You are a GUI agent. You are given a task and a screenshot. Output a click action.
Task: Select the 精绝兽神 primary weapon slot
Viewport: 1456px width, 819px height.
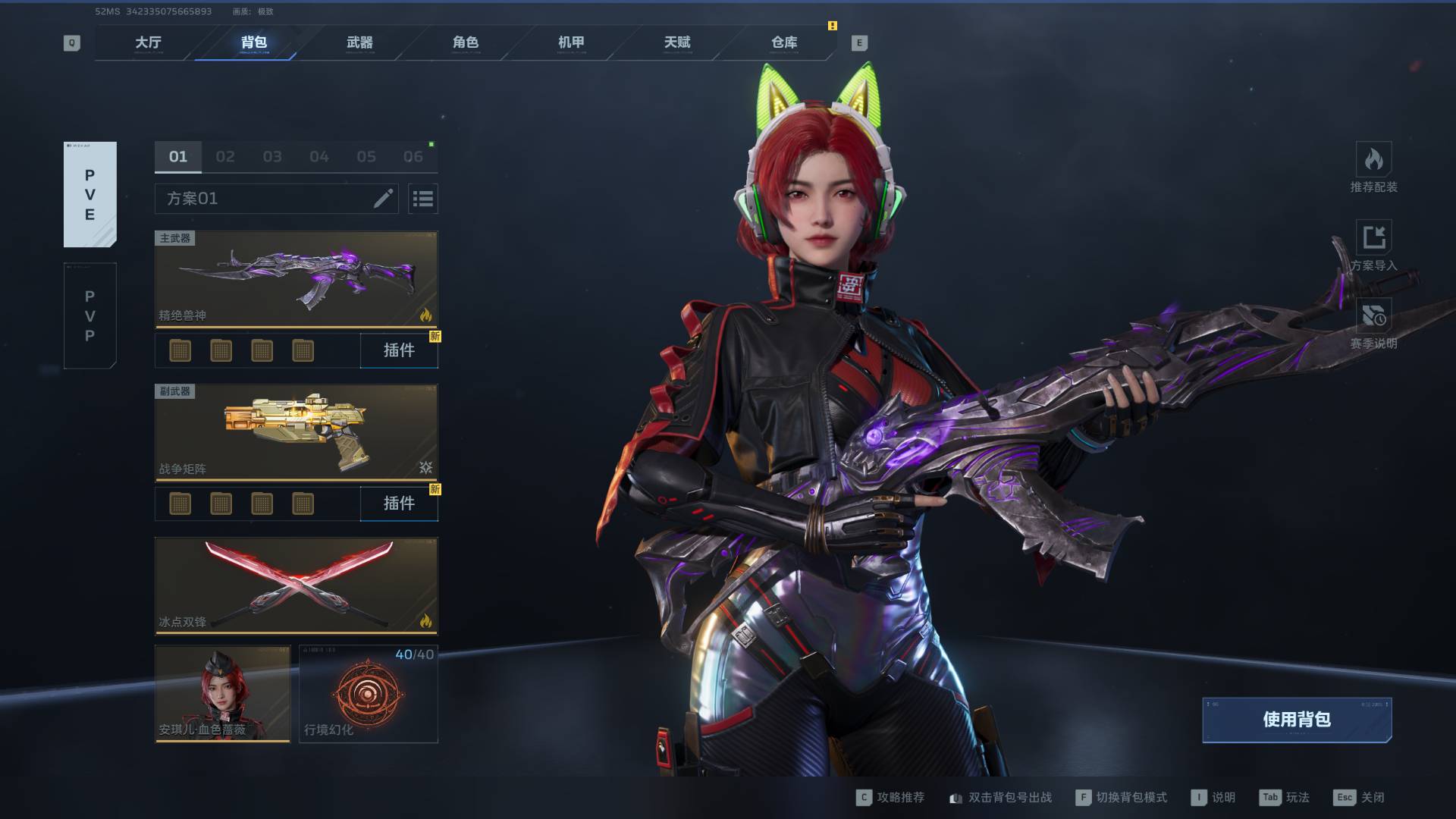[x=296, y=279]
